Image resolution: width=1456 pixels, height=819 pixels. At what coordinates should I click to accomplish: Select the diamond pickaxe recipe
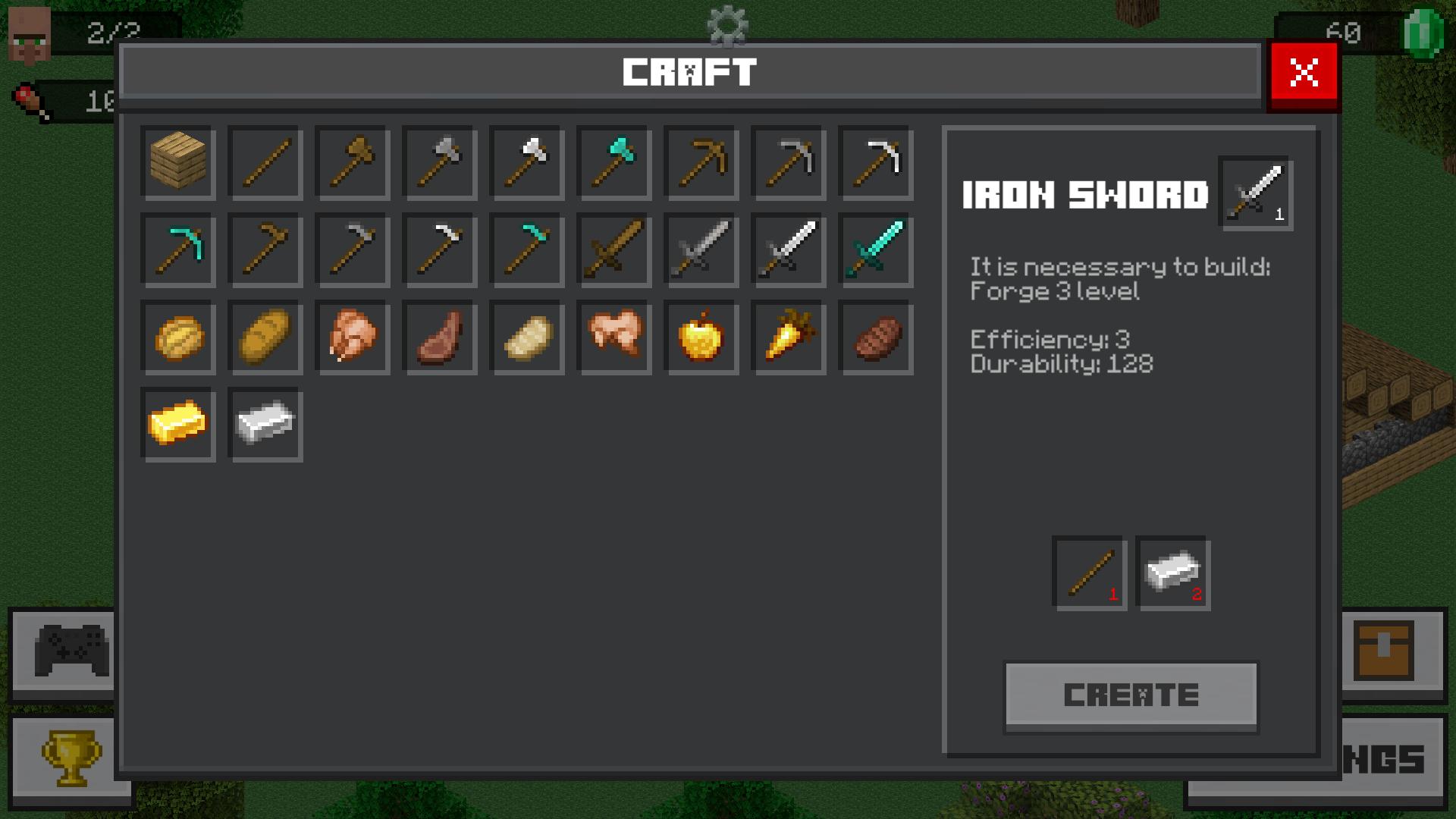(178, 249)
